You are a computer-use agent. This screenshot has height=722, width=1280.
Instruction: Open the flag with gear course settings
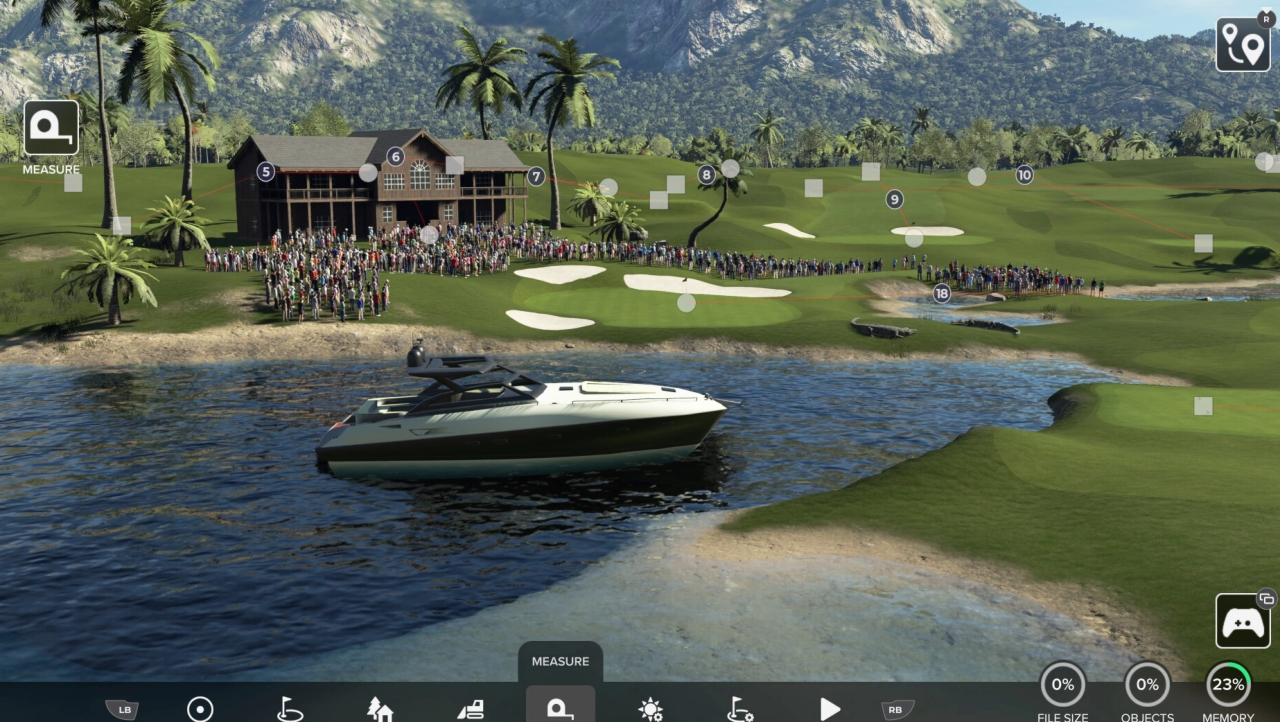[x=740, y=709]
